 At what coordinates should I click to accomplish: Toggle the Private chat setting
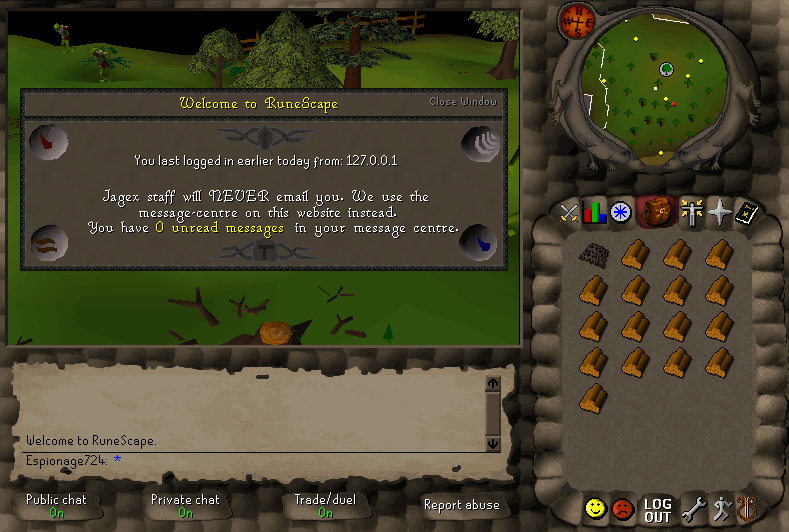pos(185,505)
